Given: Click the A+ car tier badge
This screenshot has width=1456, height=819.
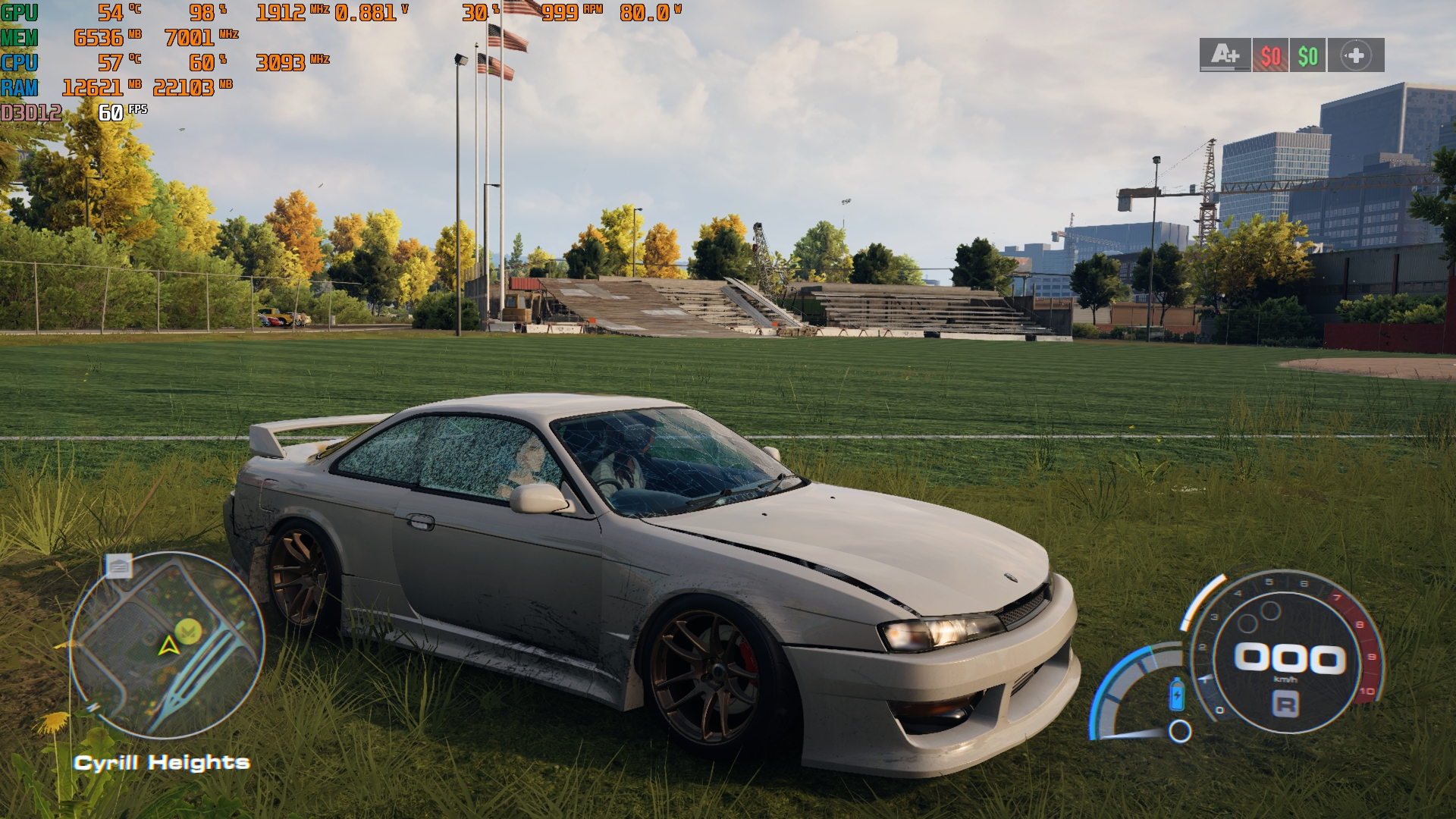Looking at the screenshot, I should click(x=1225, y=55).
